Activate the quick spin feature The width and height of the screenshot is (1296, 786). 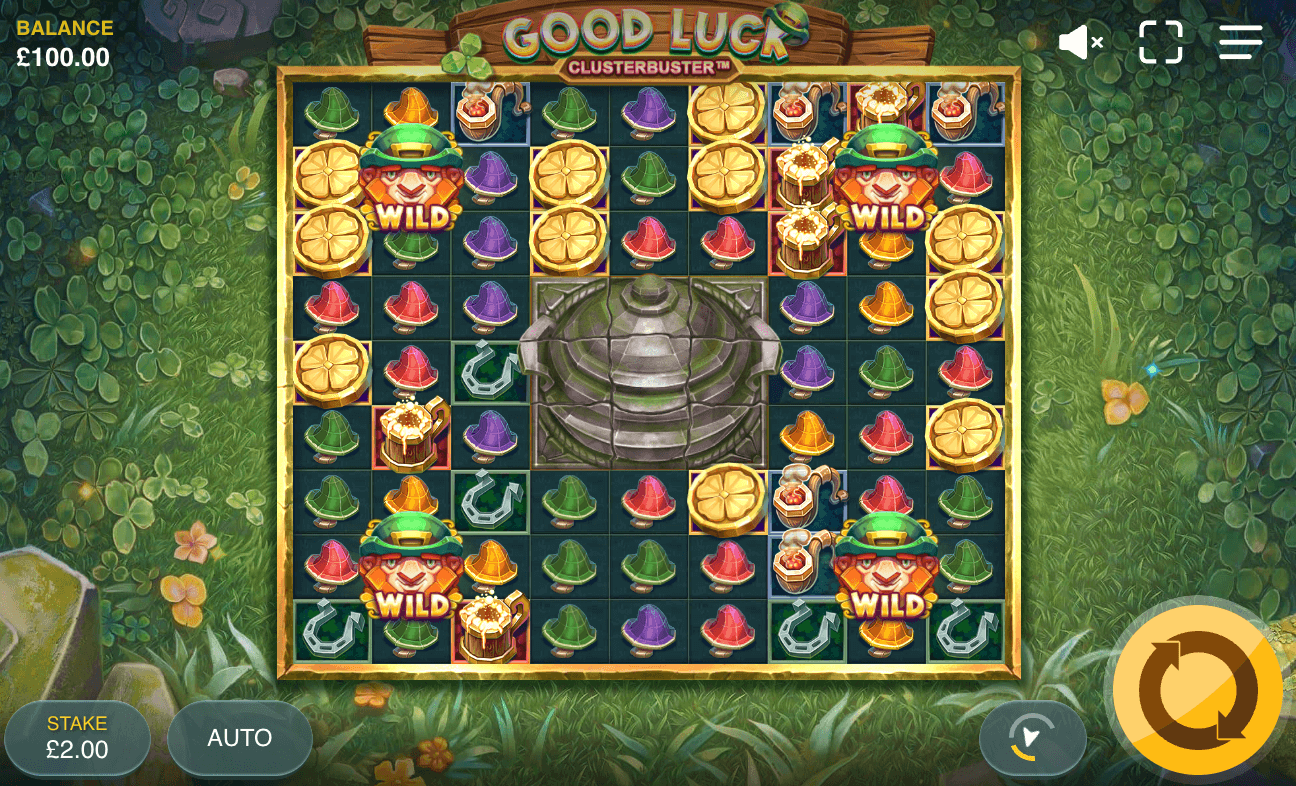(1033, 738)
